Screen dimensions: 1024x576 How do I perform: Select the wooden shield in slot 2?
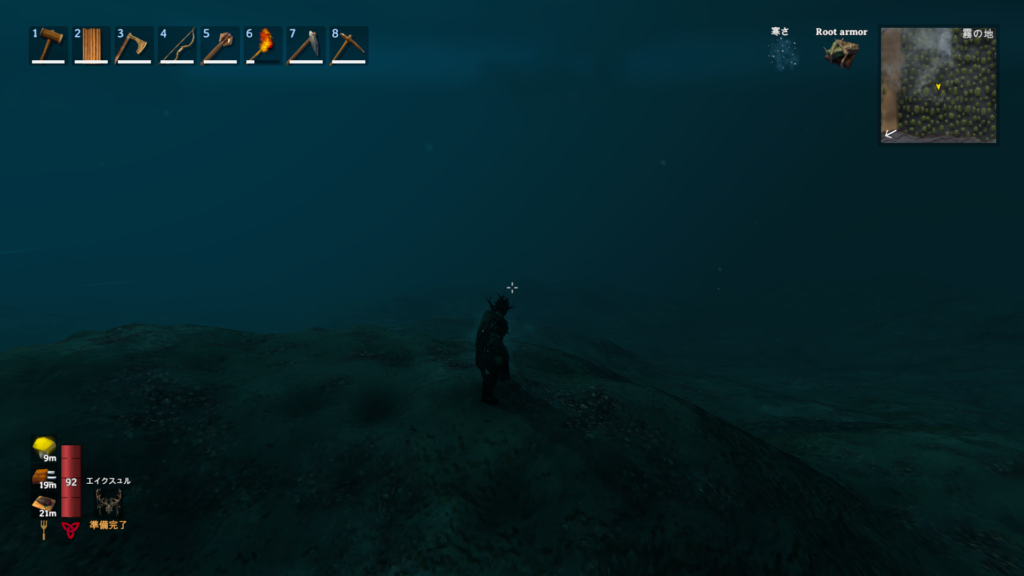click(91, 45)
